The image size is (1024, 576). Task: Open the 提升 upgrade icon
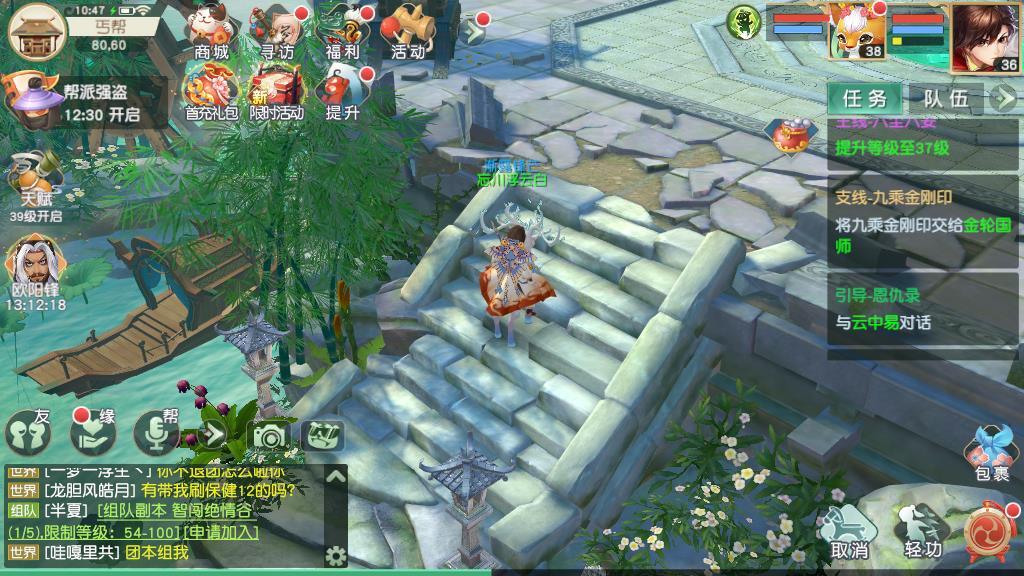pyautogui.click(x=342, y=91)
